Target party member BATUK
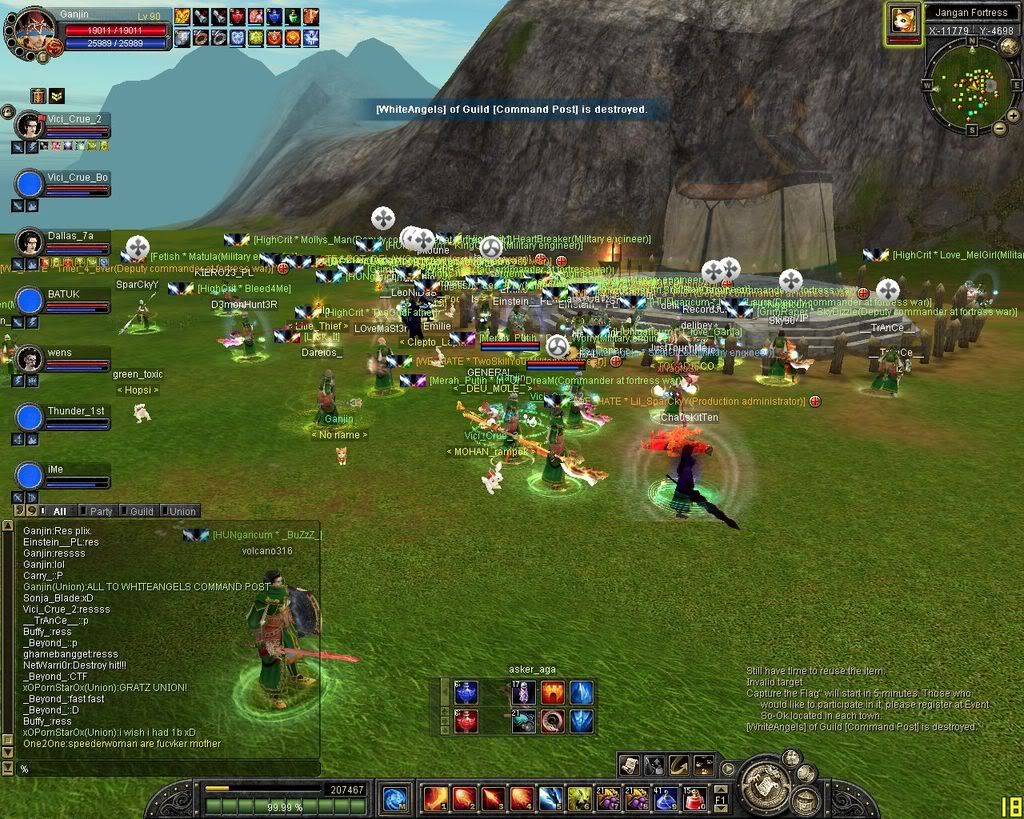Screen dimensions: 1024x819 click(x=31, y=300)
